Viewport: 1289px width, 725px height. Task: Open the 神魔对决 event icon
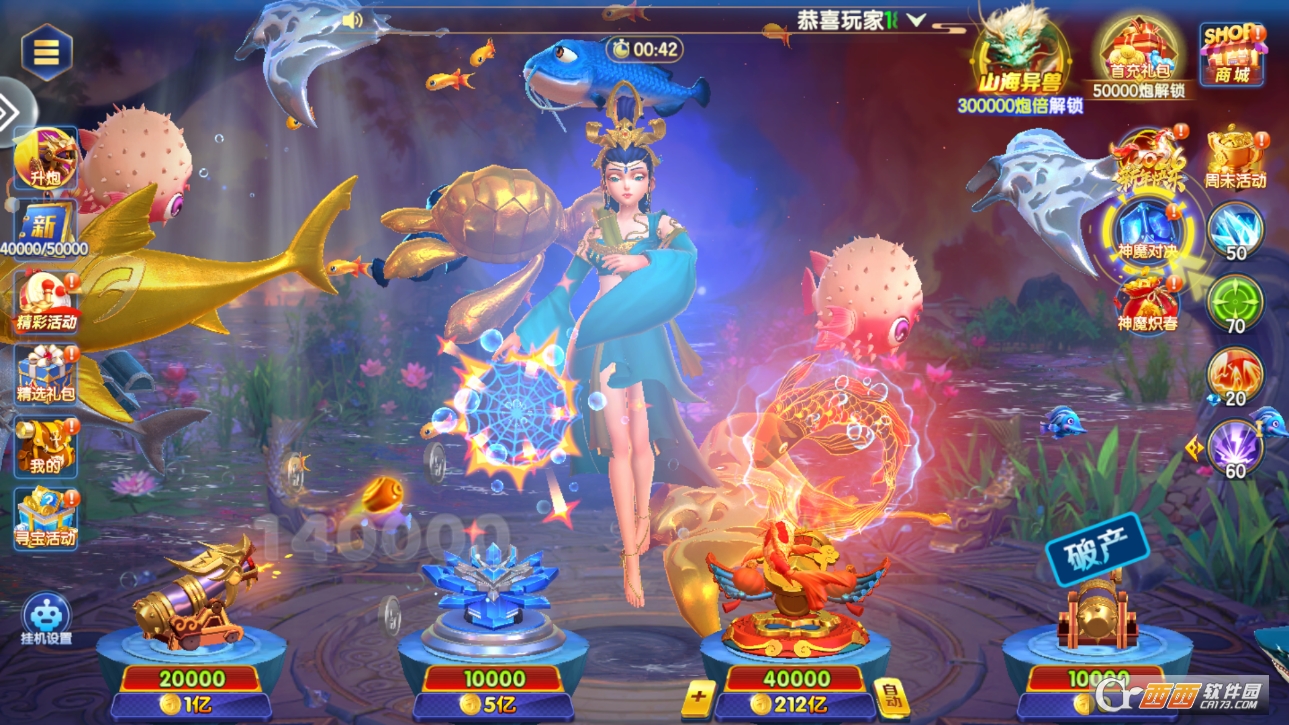(1148, 232)
